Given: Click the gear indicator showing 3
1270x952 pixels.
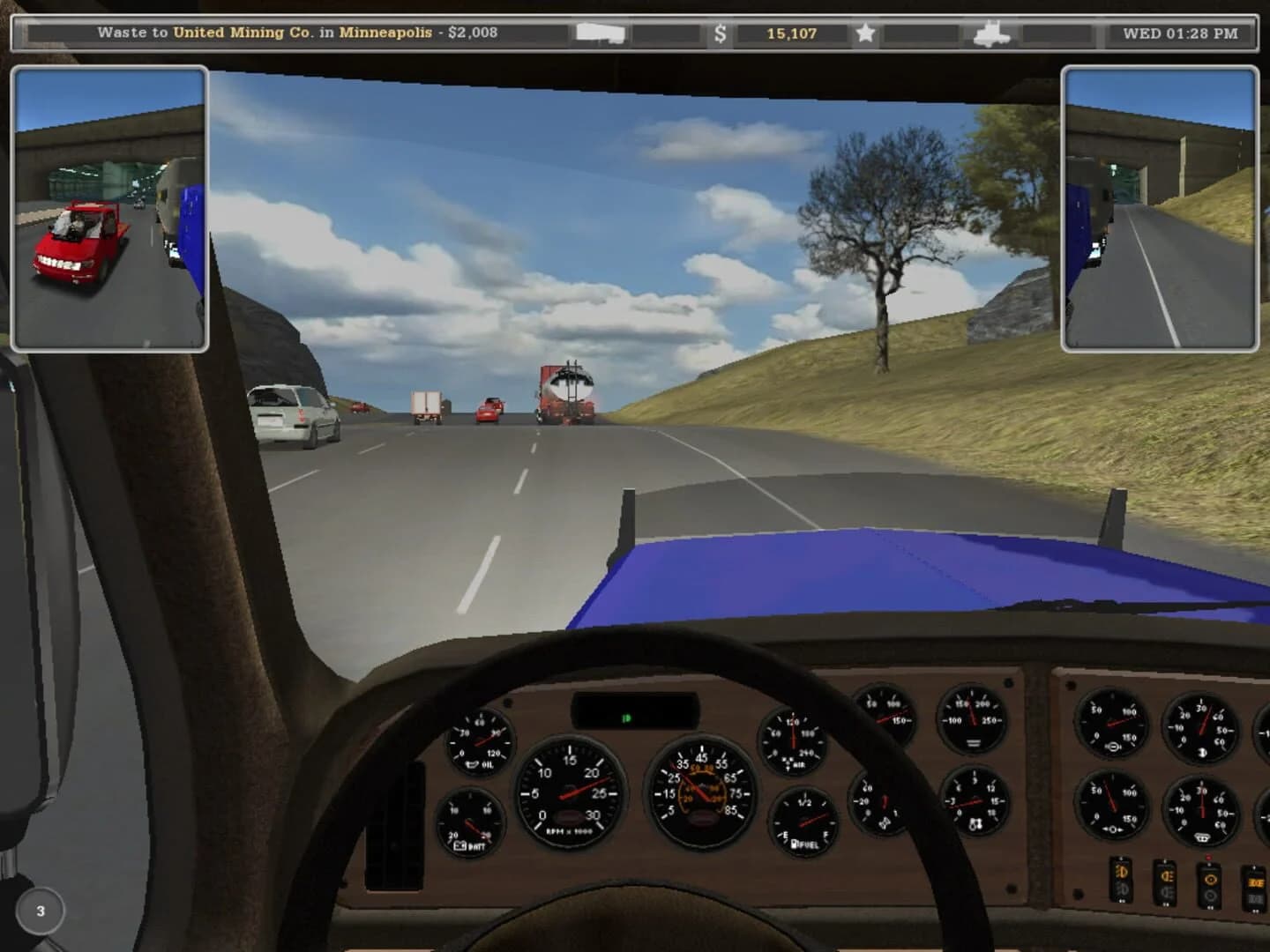Looking at the screenshot, I should (x=38, y=911).
